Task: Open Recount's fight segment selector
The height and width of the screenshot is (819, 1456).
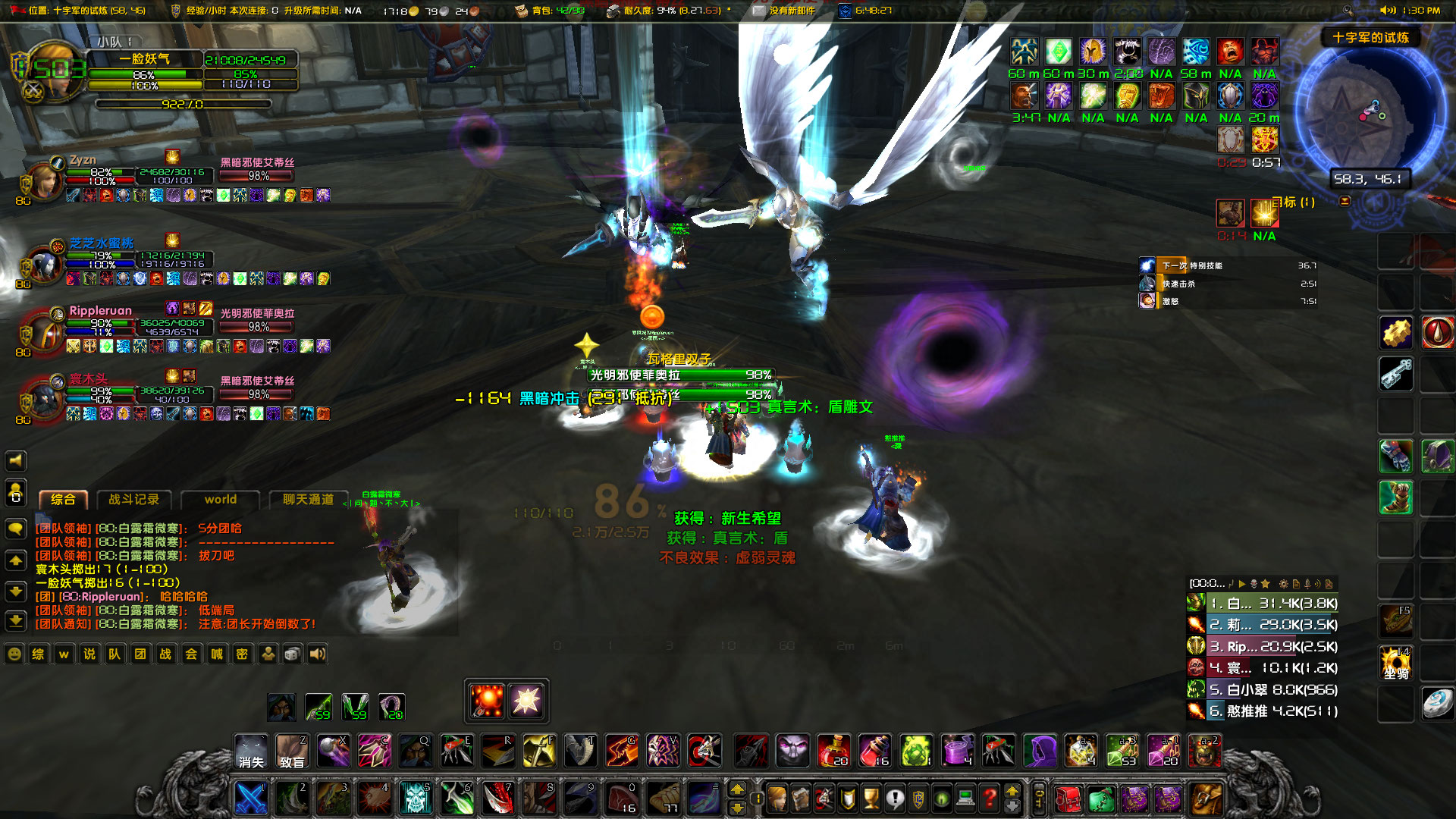Action: pyautogui.click(x=1206, y=582)
